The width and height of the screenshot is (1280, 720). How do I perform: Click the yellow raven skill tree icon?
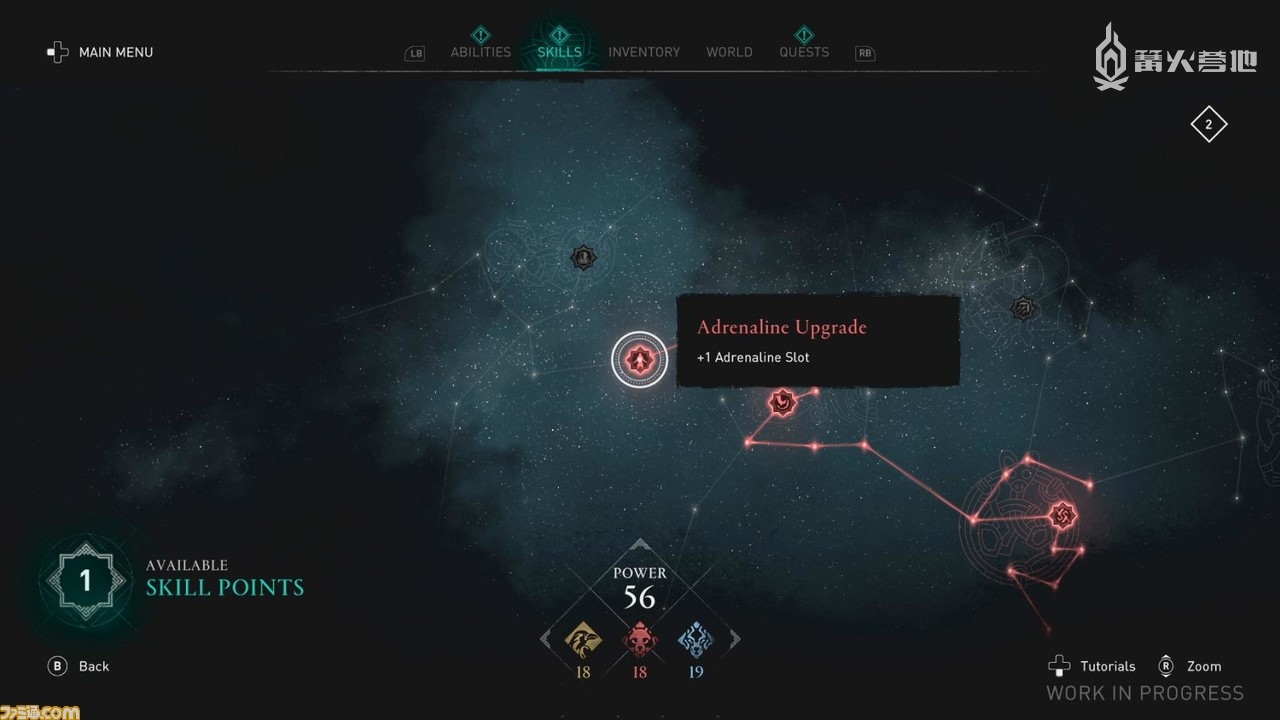coord(583,640)
